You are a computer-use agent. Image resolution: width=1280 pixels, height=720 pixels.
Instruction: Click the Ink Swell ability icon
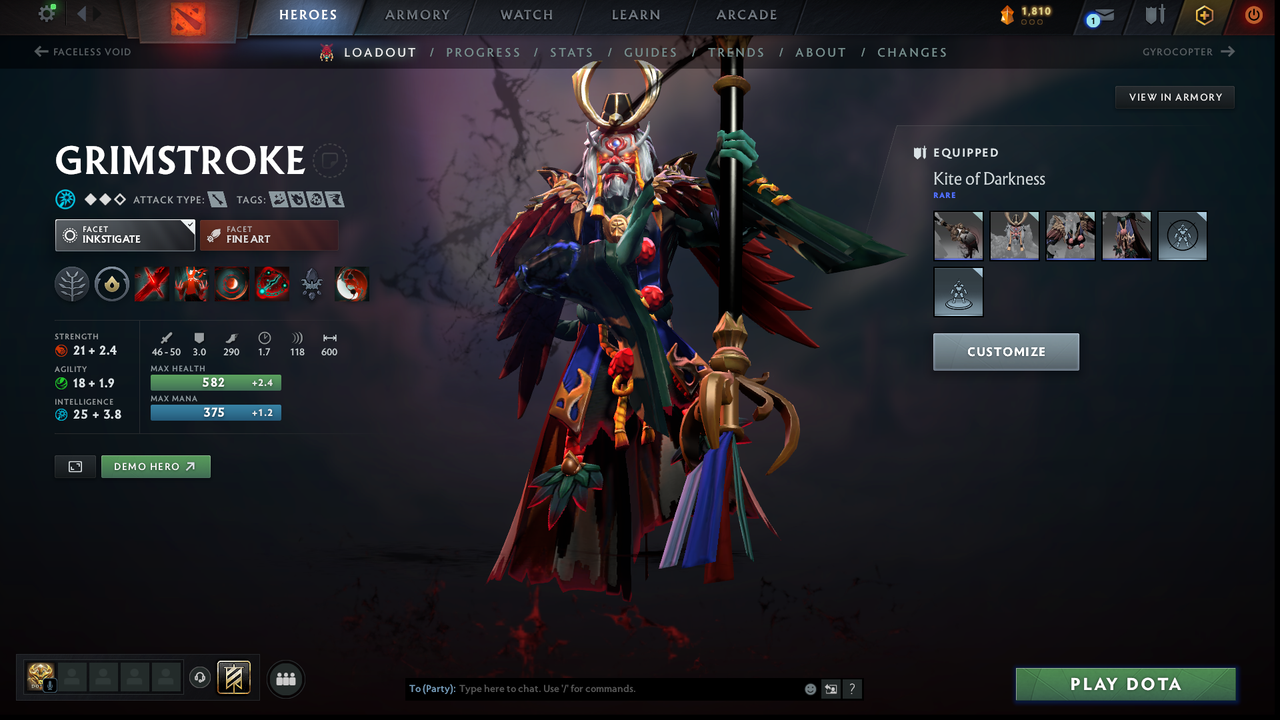[x=231, y=283]
